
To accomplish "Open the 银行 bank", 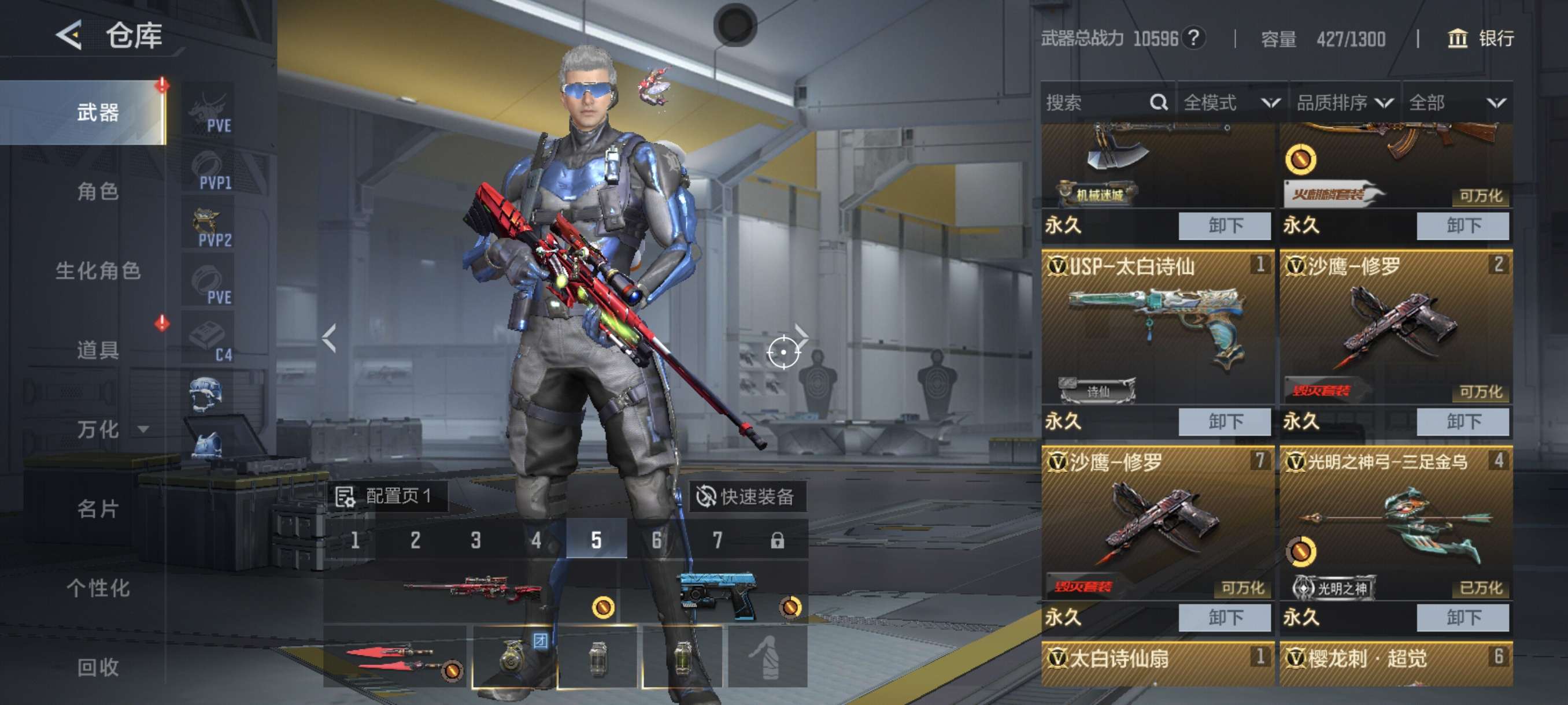I will [1480, 39].
